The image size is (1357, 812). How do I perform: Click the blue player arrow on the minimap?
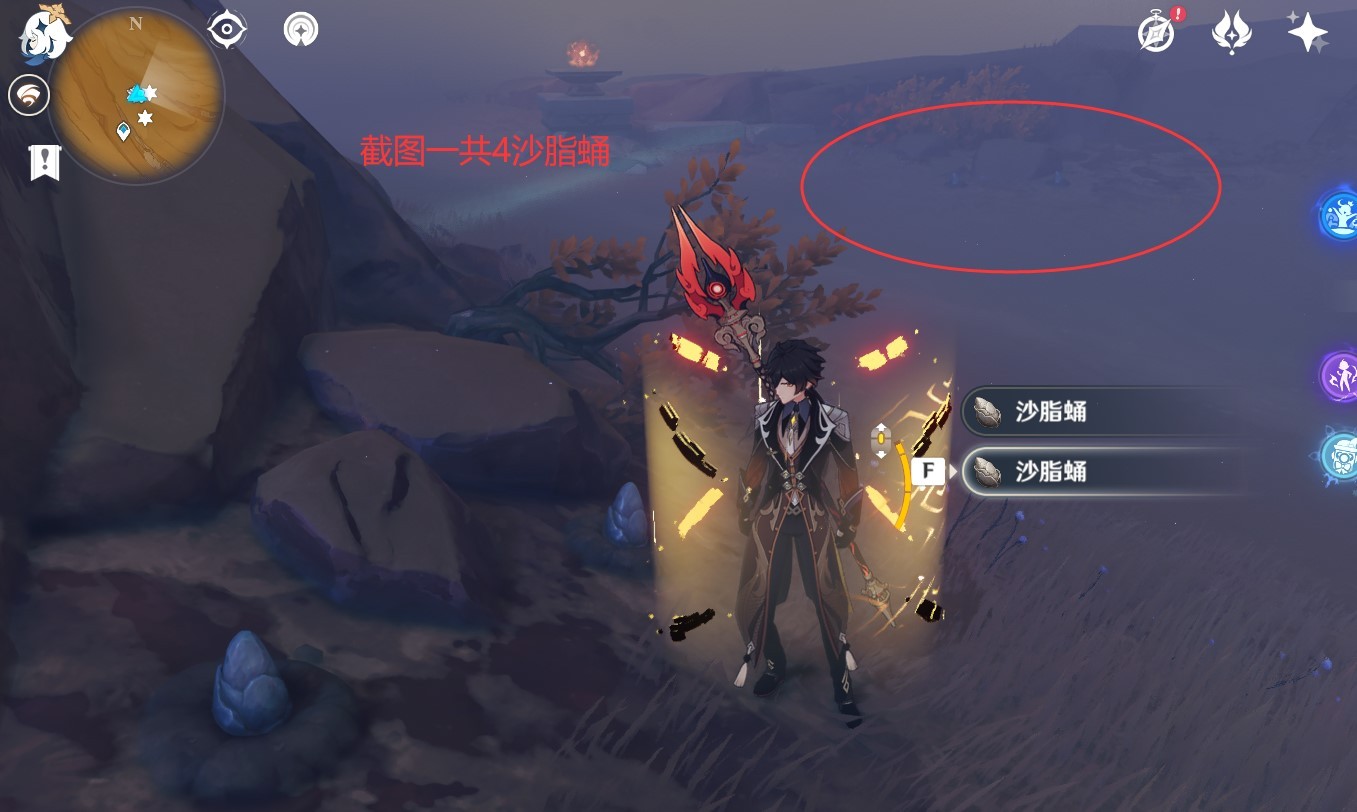(x=136, y=95)
